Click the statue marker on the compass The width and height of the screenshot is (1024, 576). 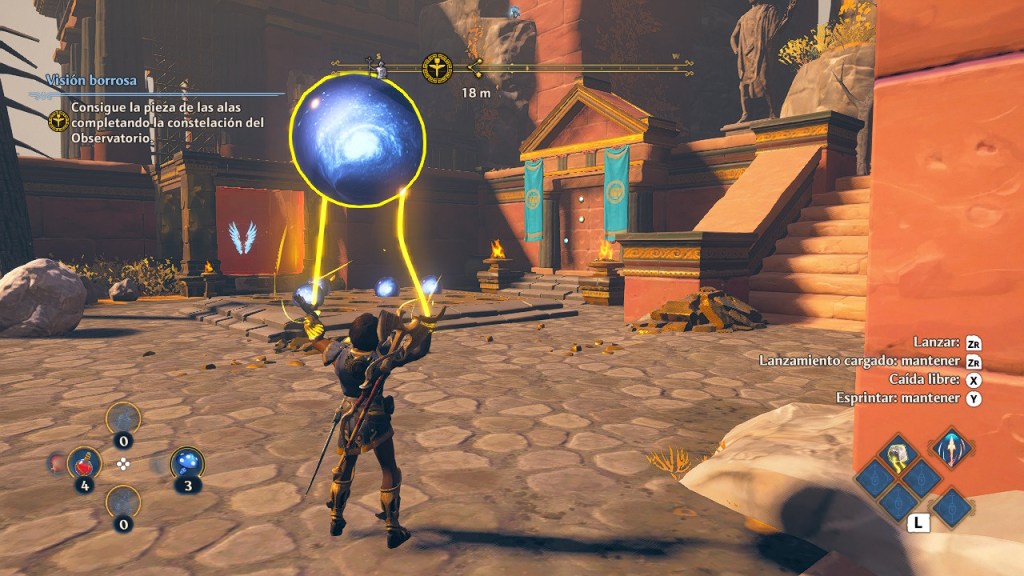(379, 69)
